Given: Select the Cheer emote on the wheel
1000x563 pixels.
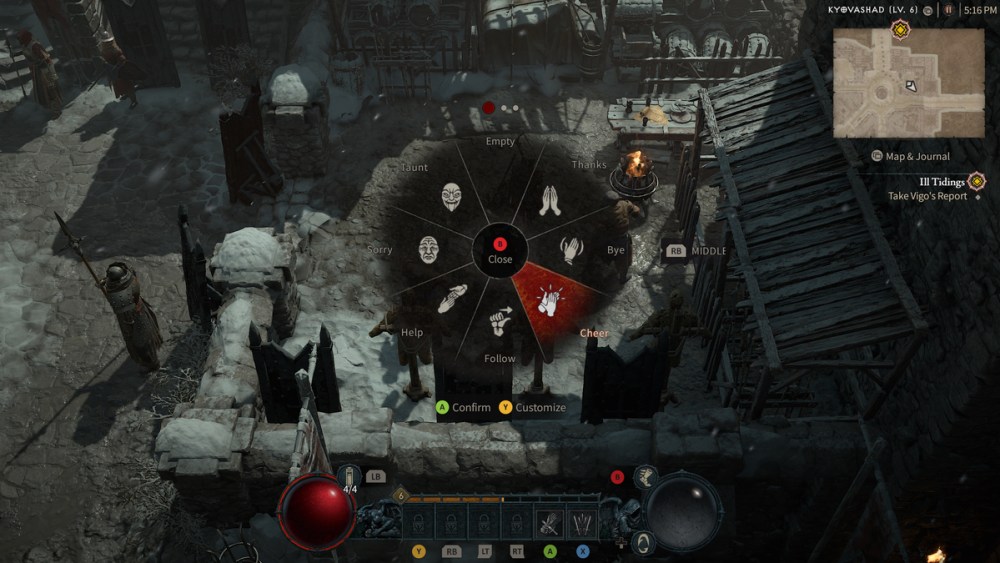Looking at the screenshot, I should 549,297.
